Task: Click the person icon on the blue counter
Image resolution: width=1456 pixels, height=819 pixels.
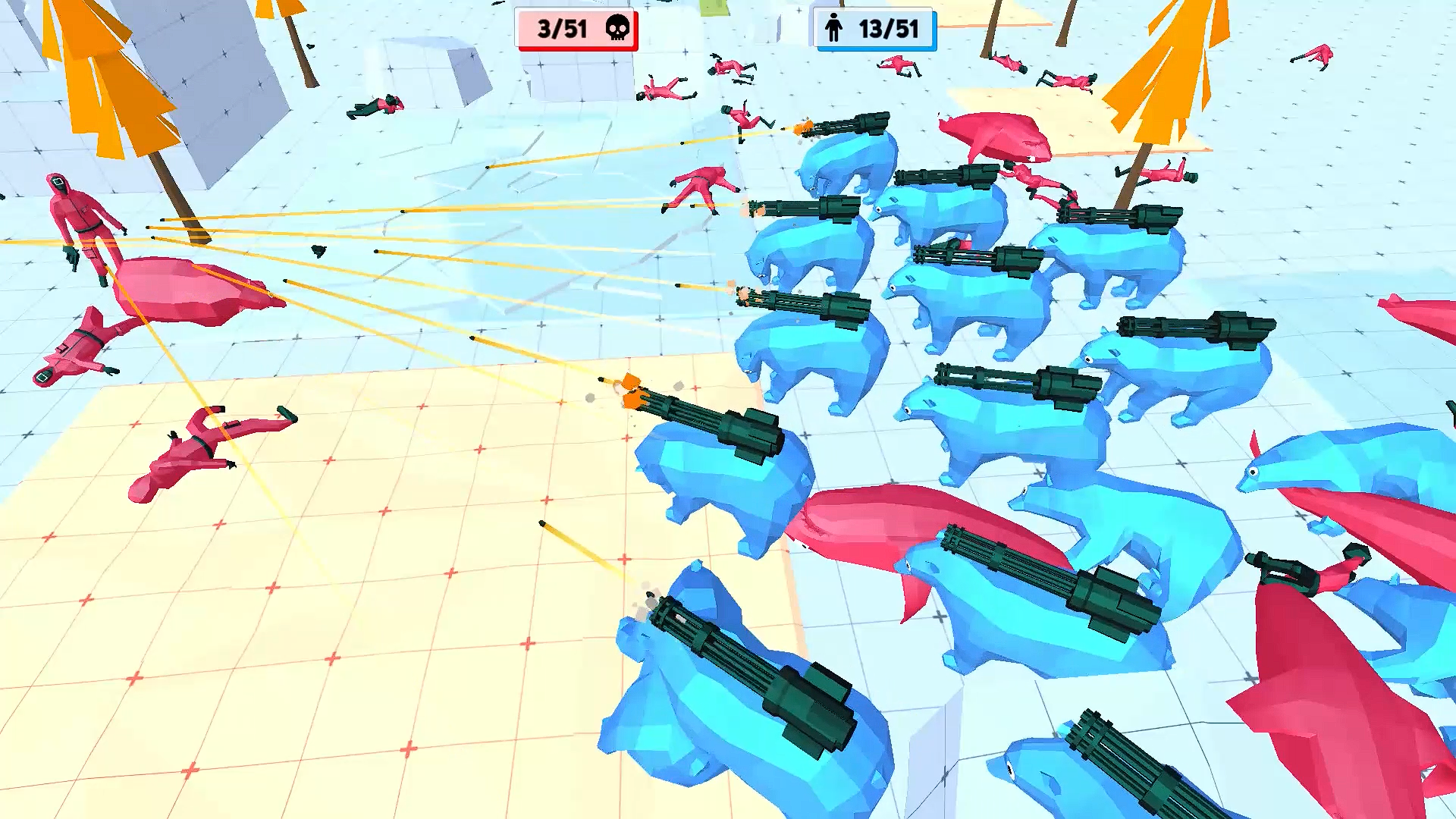Action: [834, 29]
